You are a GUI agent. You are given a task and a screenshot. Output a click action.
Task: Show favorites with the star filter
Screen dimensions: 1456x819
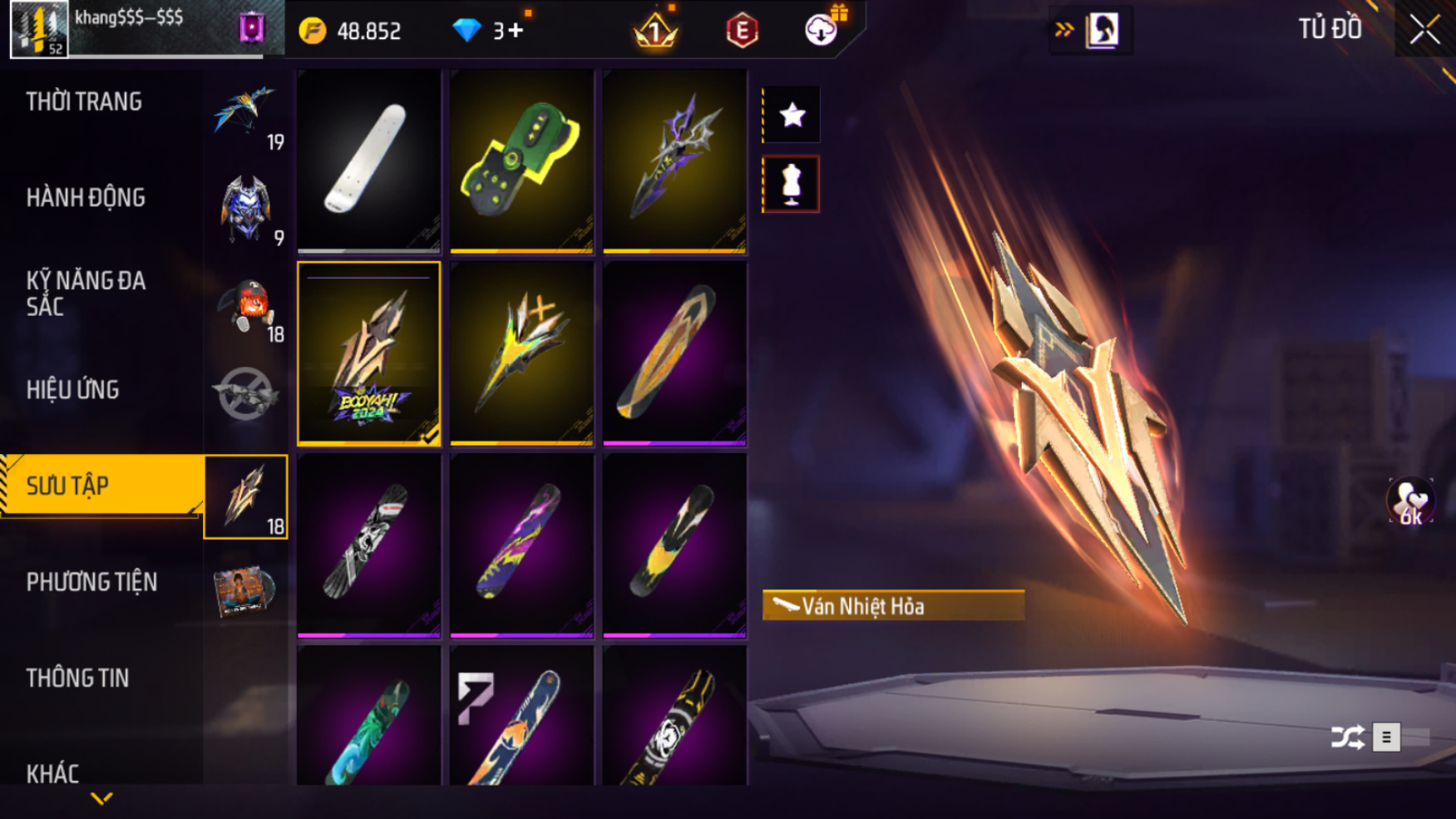coord(792,115)
